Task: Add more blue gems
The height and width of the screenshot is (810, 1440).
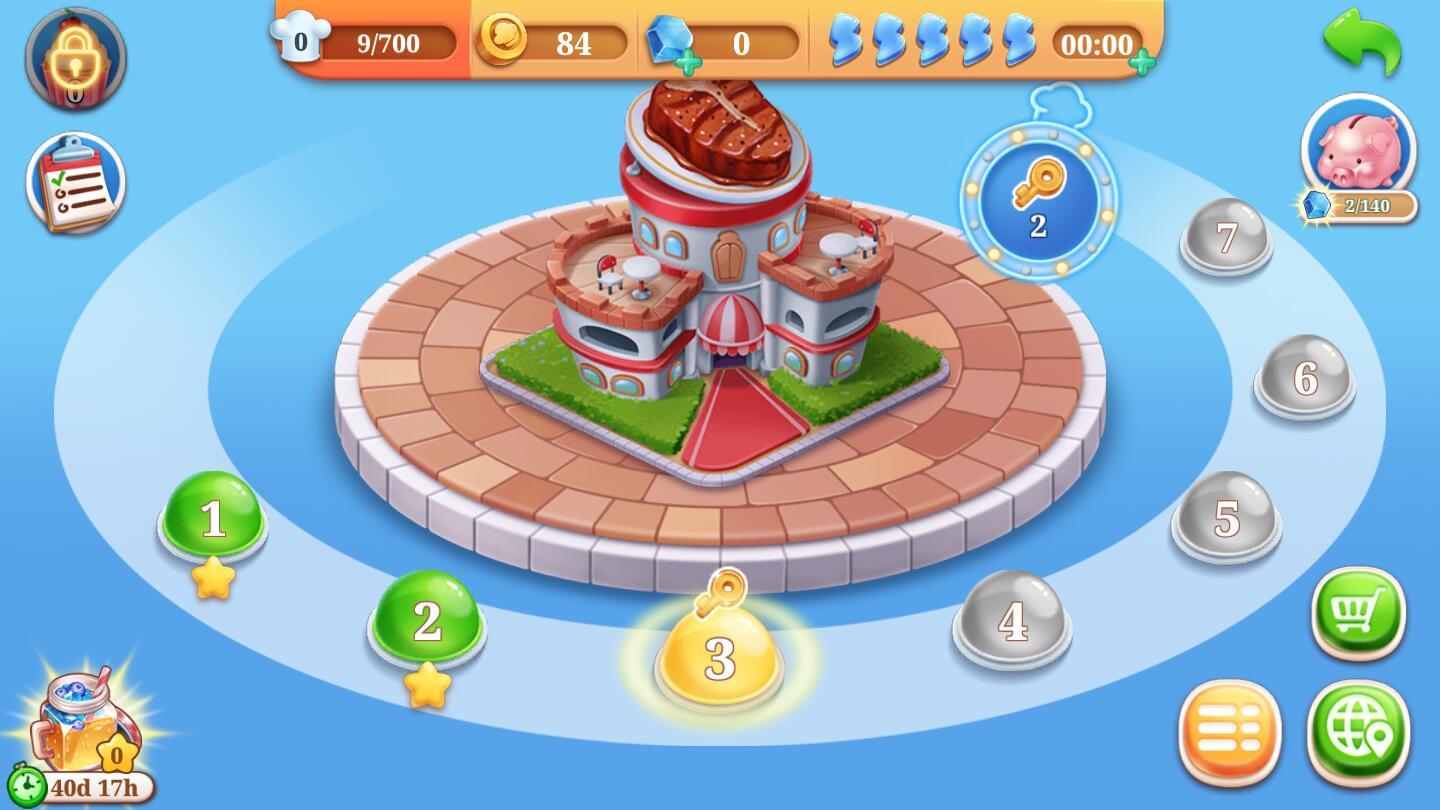Action: pos(688,63)
